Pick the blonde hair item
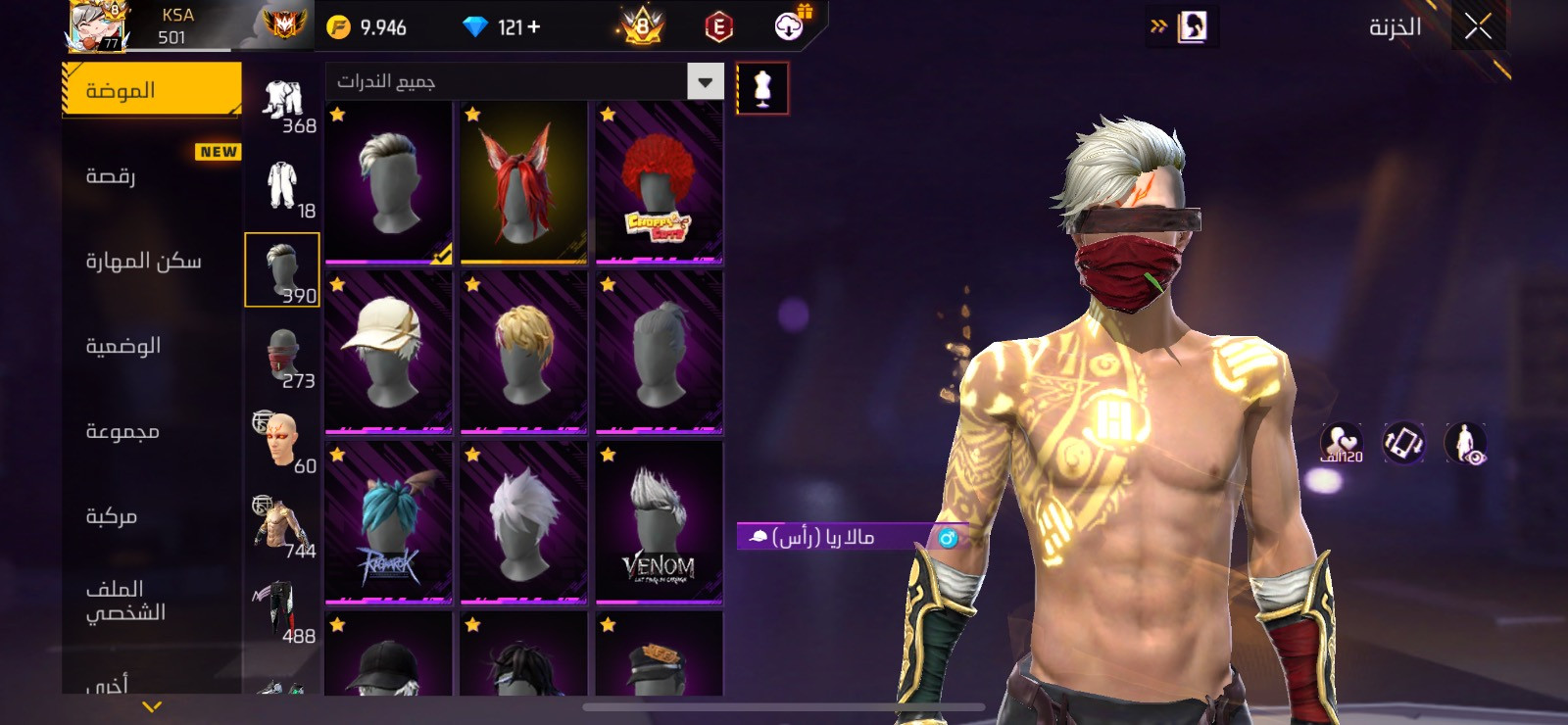This screenshot has width=1568, height=725. (523, 353)
